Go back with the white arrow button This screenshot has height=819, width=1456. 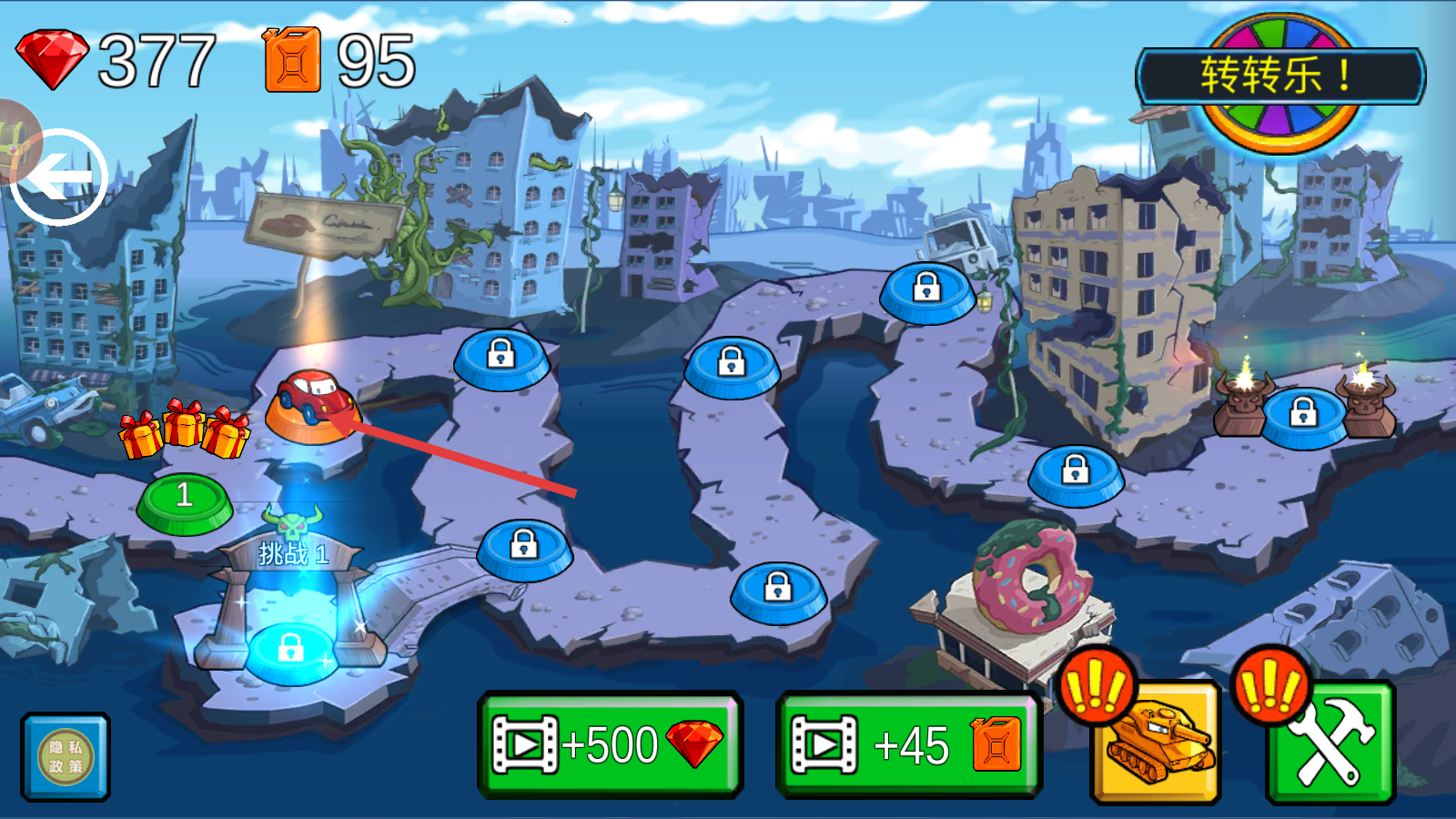pos(60,177)
